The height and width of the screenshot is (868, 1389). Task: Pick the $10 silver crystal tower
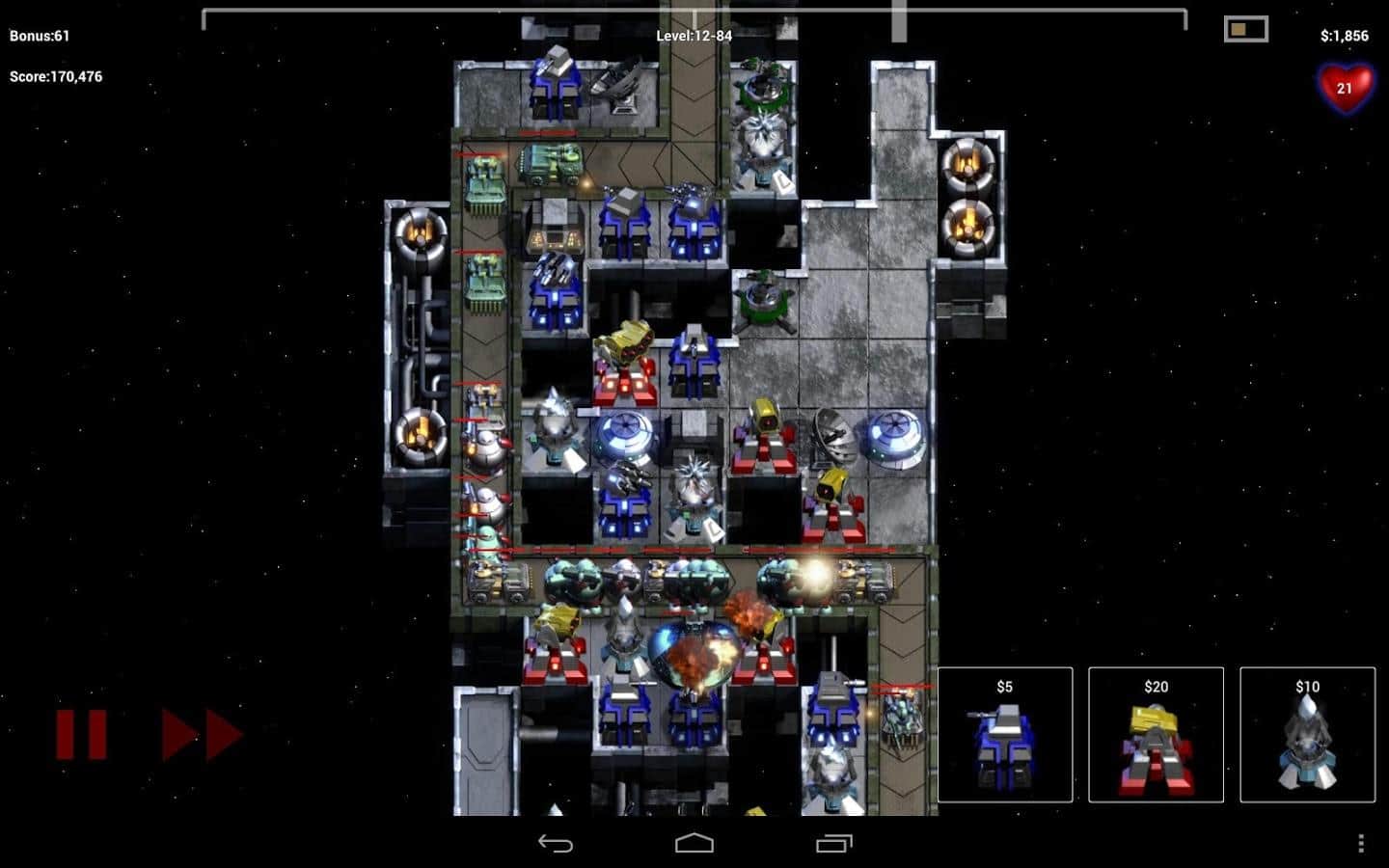point(1307,735)
